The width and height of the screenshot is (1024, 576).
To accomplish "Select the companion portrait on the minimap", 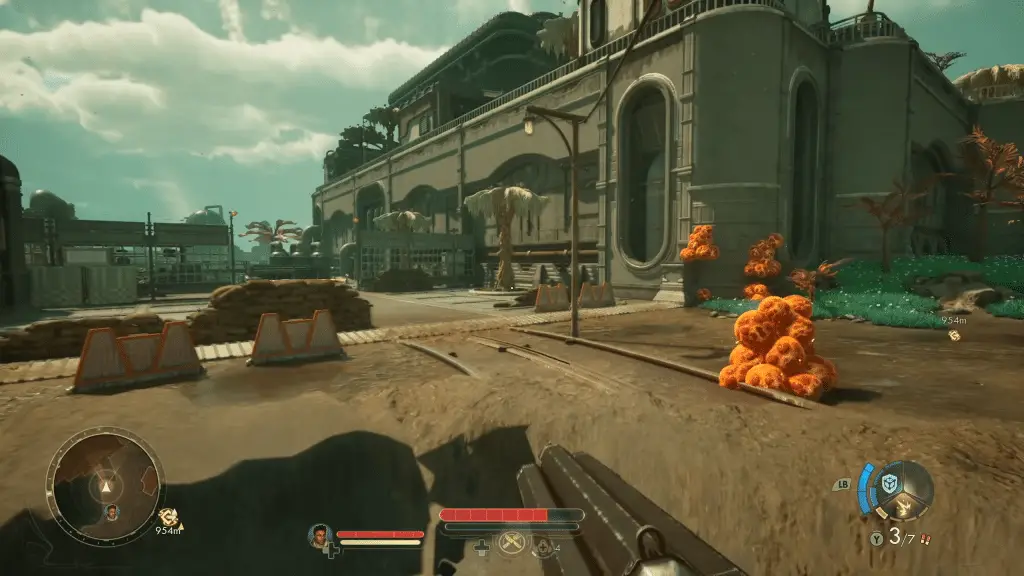I will pos(112,512).
